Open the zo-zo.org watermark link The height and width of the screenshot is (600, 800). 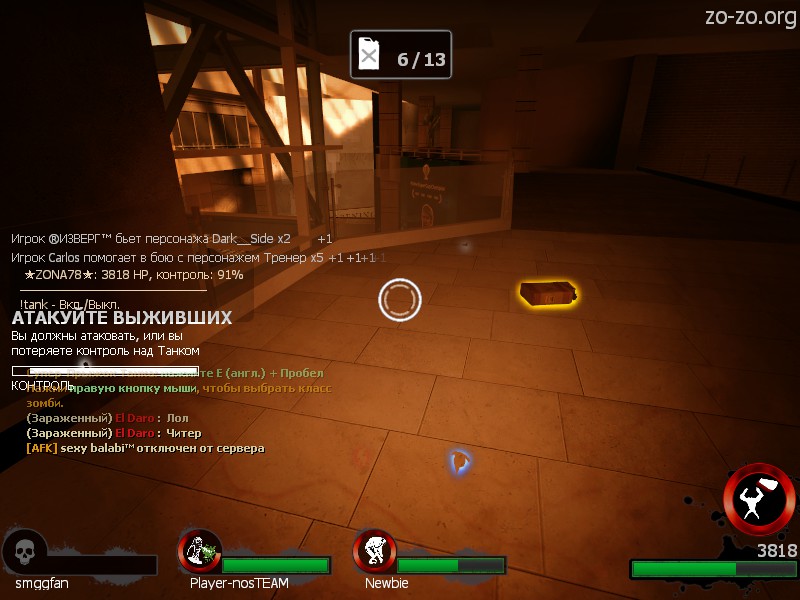[x=750, y=17]
